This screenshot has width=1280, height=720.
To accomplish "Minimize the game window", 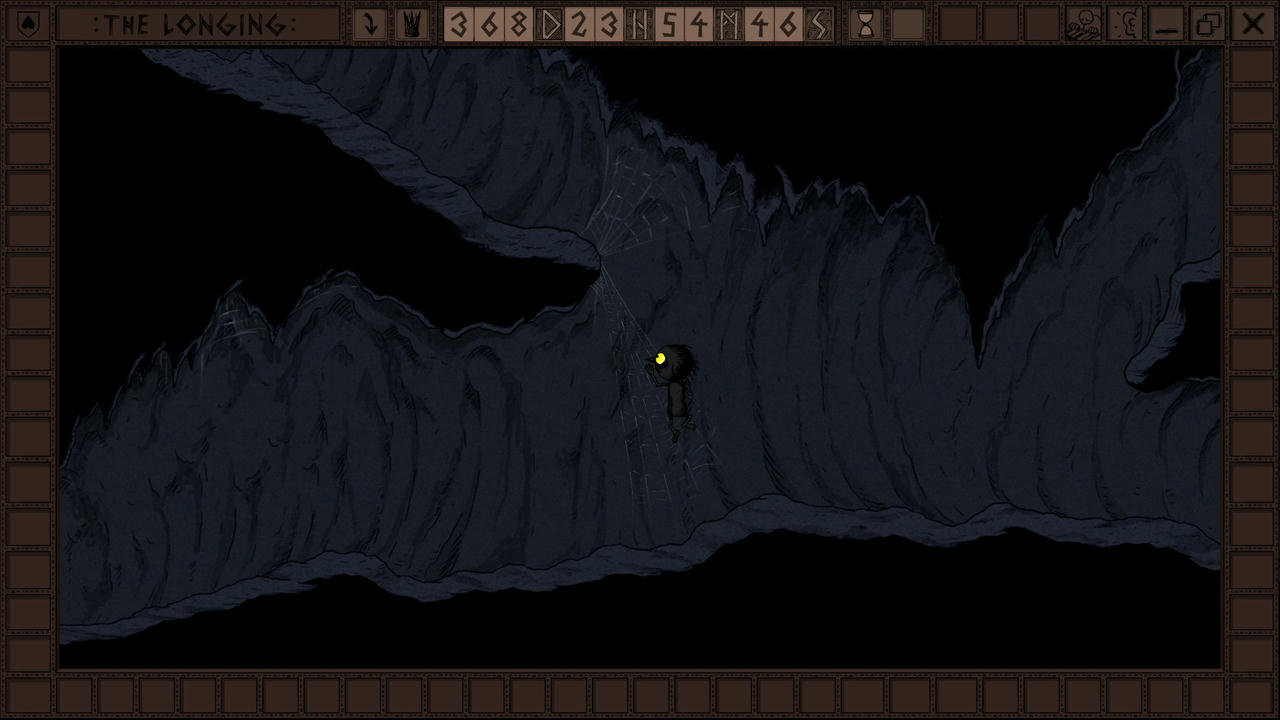I will 1167,24.
